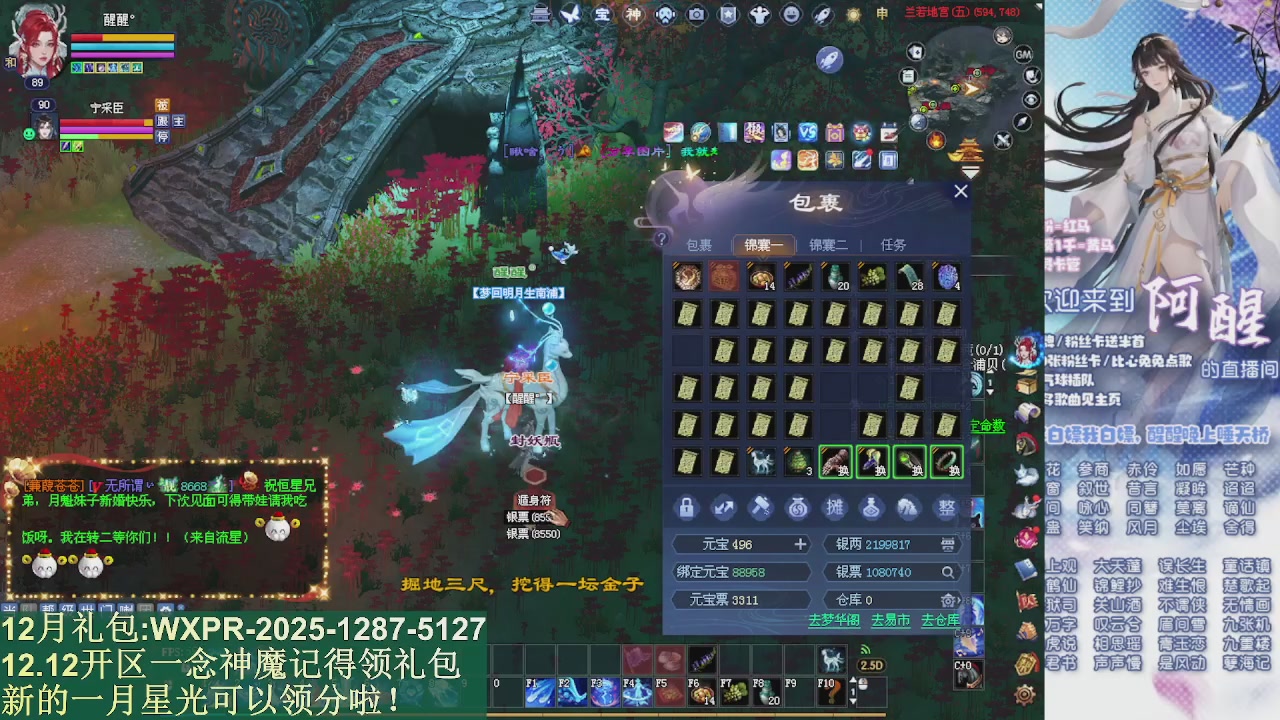Viewport: 1280px width, 720px height.
Task: Click the 去仓库 warehouse link
Action: pos(941,620)
